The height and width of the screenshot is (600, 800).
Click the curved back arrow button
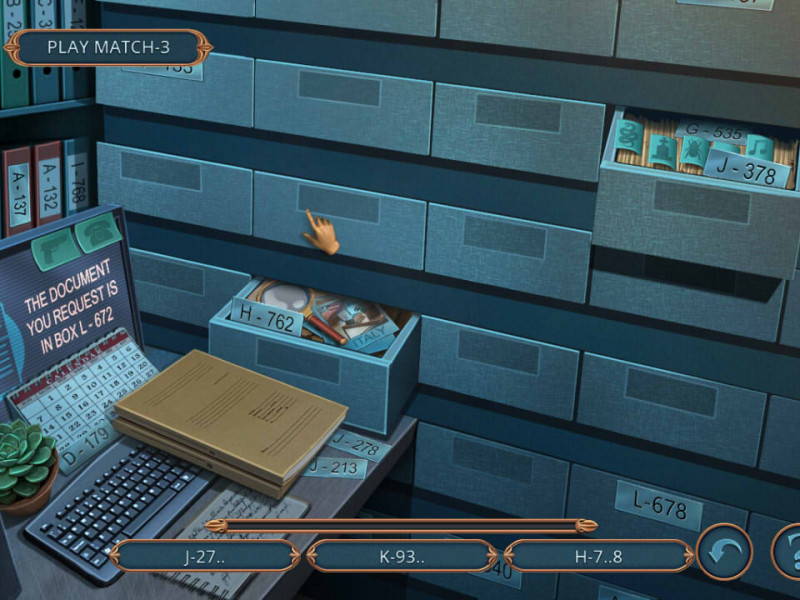[x=724, y=553]
